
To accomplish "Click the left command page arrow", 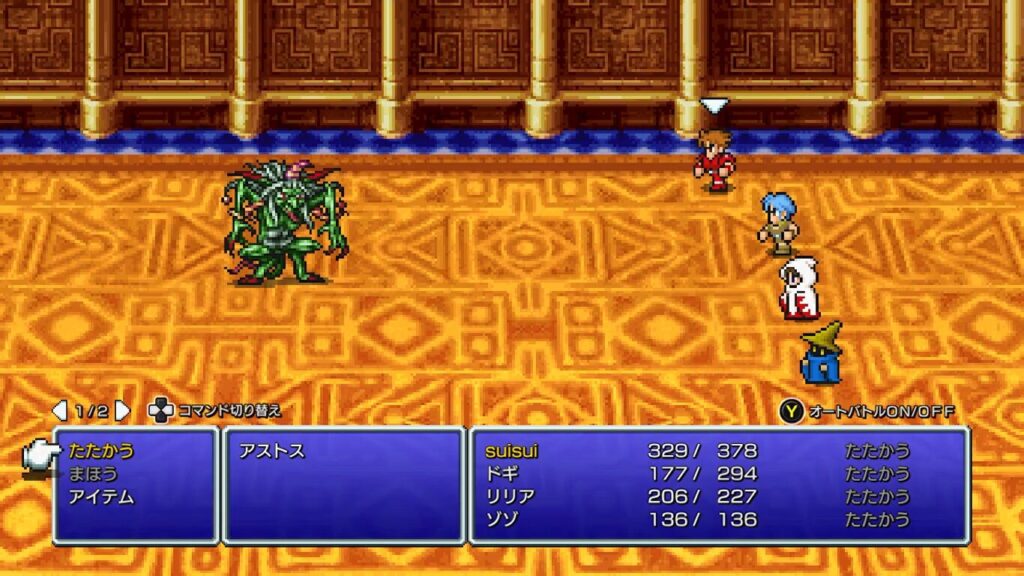I will [60, 411].
